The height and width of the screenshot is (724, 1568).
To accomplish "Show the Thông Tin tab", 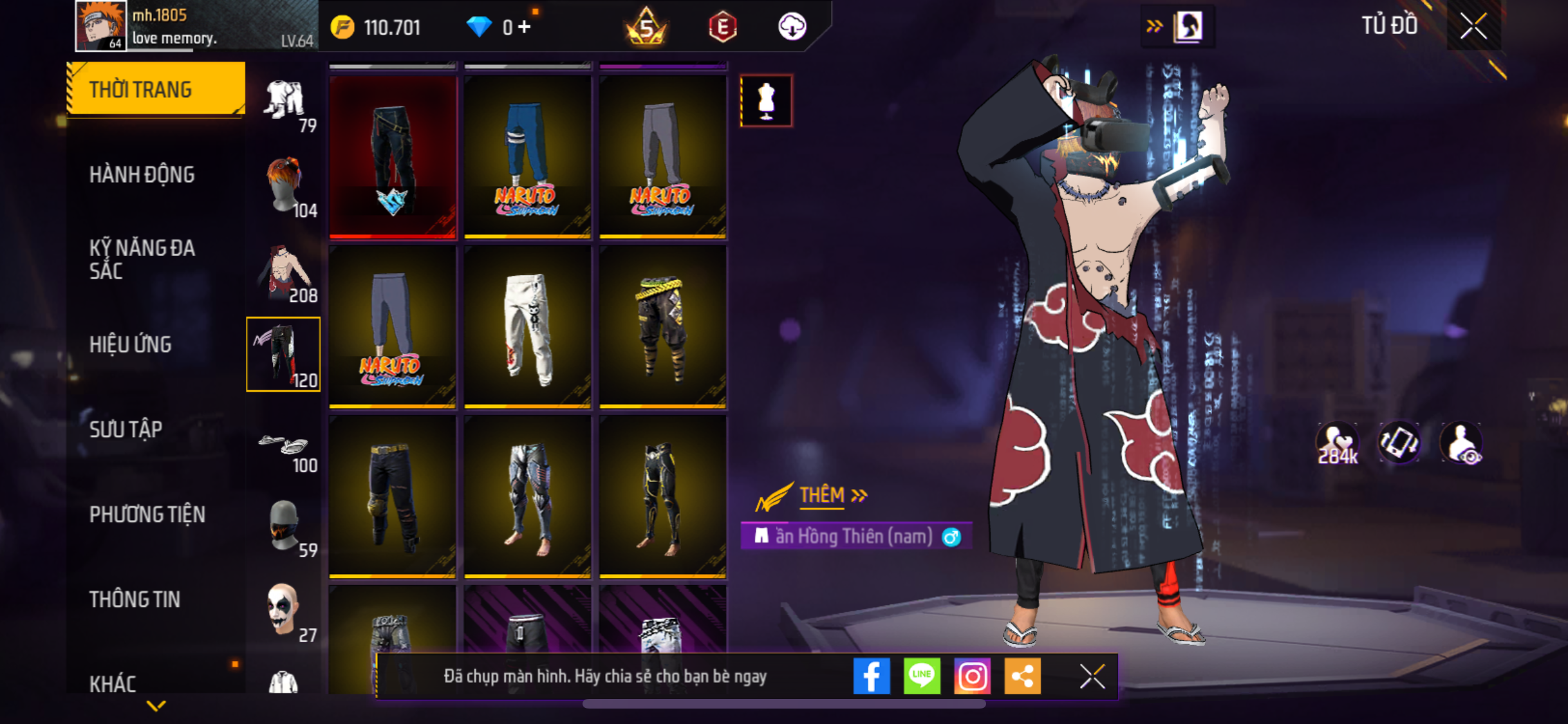I will click(x=135, y=599).
